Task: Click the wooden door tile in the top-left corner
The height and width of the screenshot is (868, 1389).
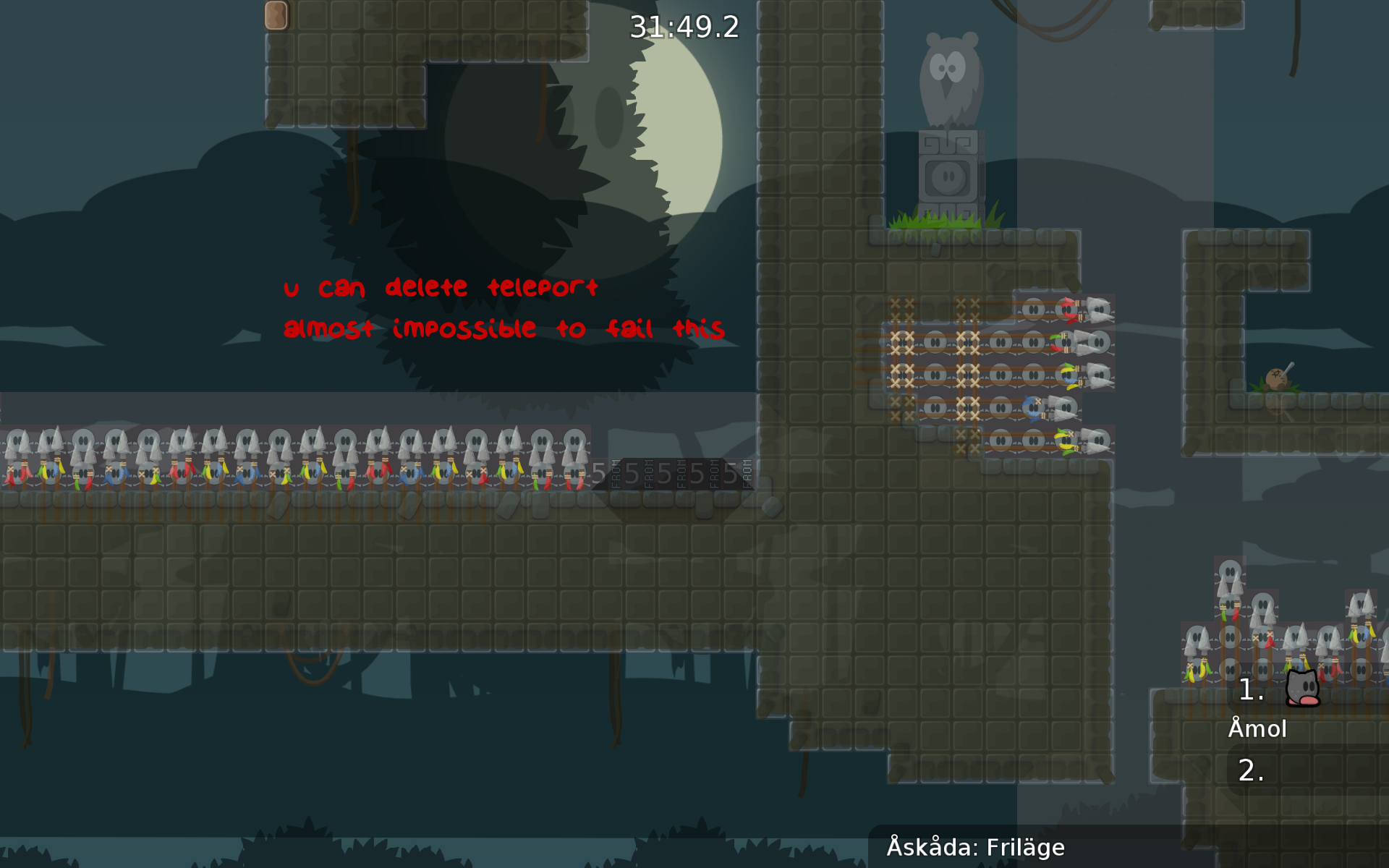Action: pos(276,15)
